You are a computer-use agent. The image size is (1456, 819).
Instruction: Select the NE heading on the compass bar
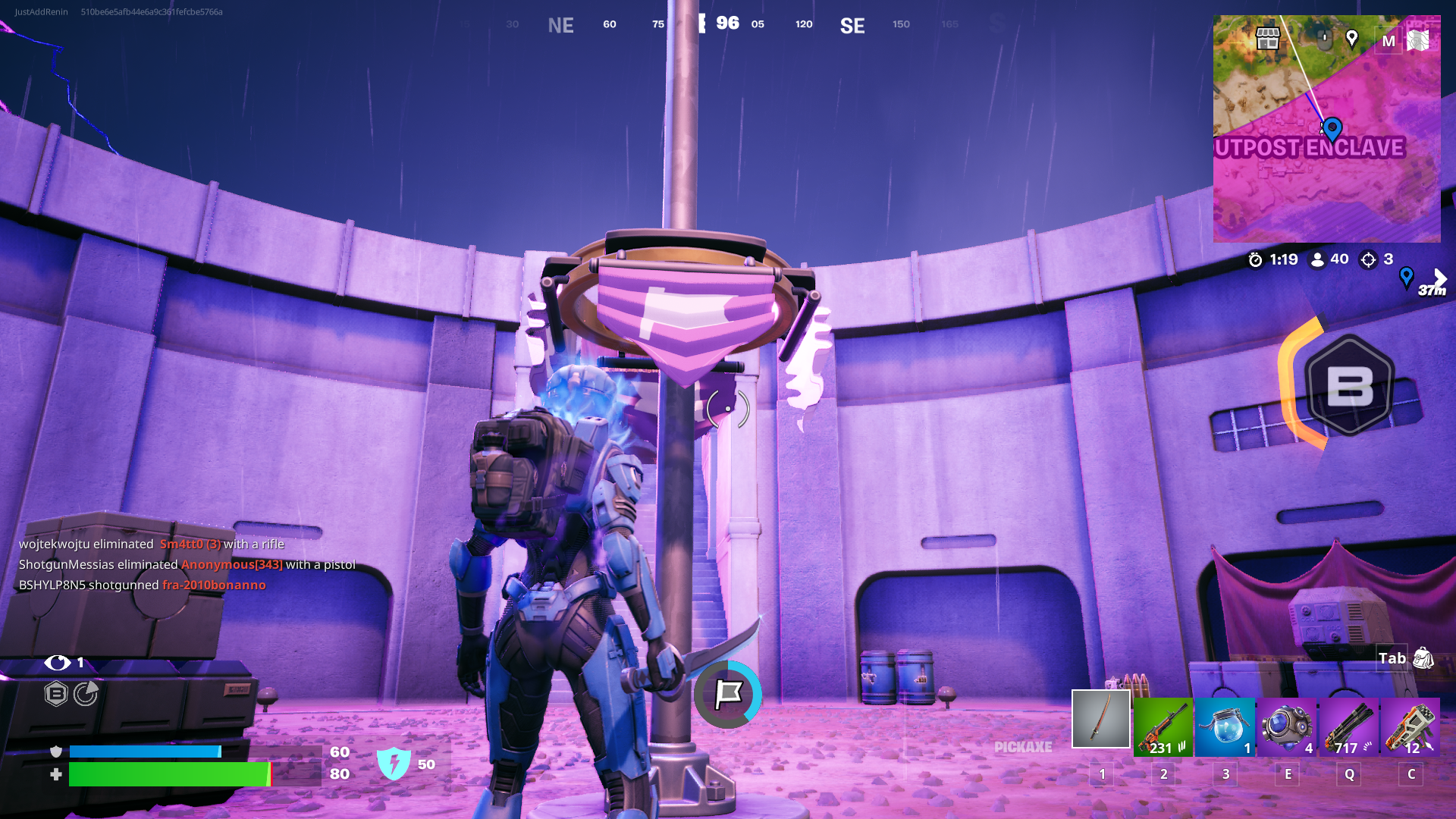(560, 25)
